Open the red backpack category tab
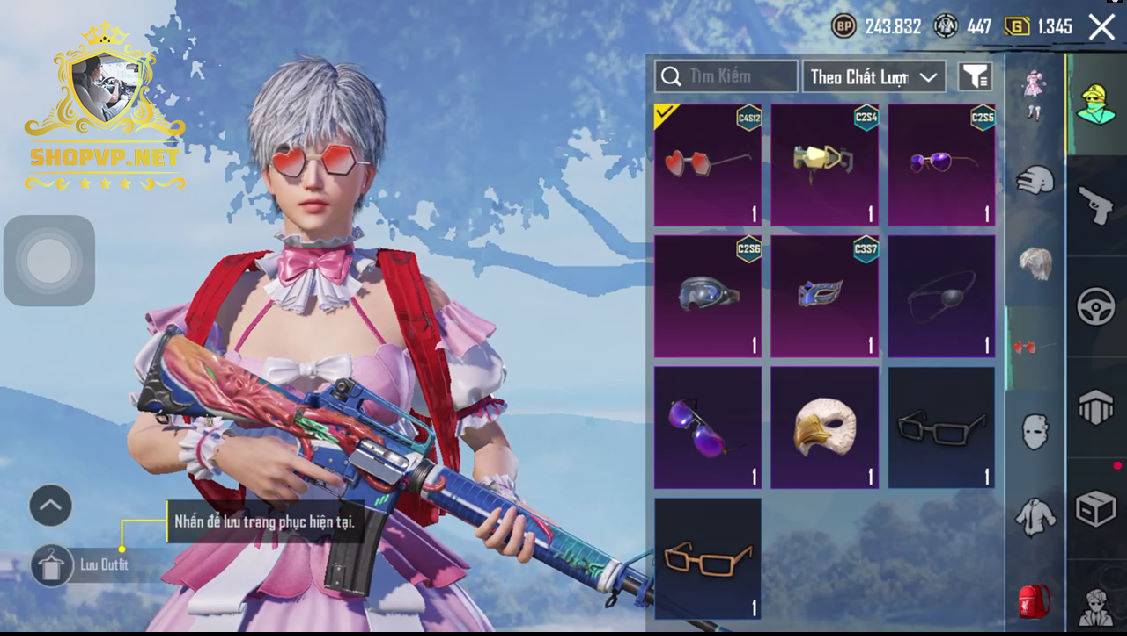Screen dimensions: 1127x636 (1034, 602)
